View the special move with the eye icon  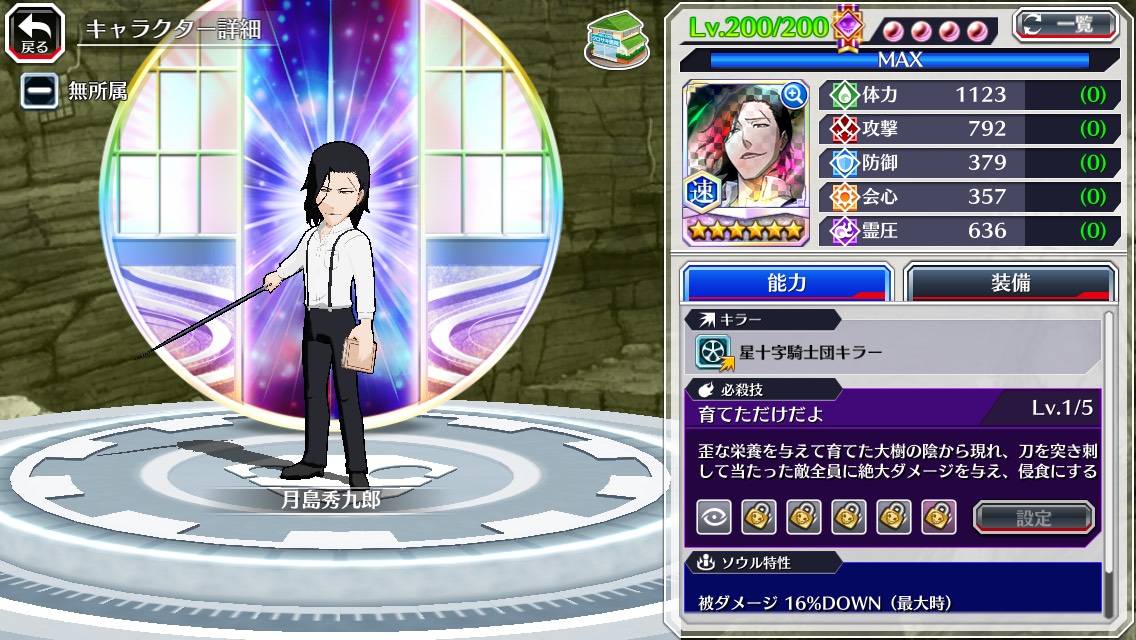713,517
